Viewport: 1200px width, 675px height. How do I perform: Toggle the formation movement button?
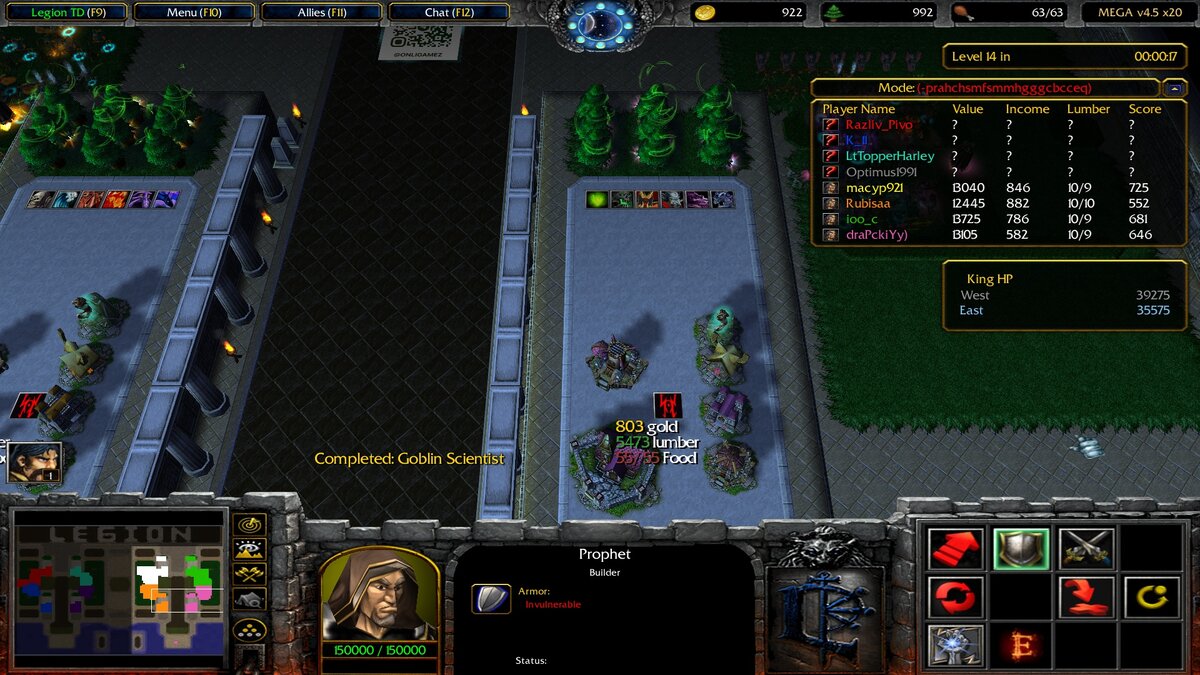tap(249, 630)
